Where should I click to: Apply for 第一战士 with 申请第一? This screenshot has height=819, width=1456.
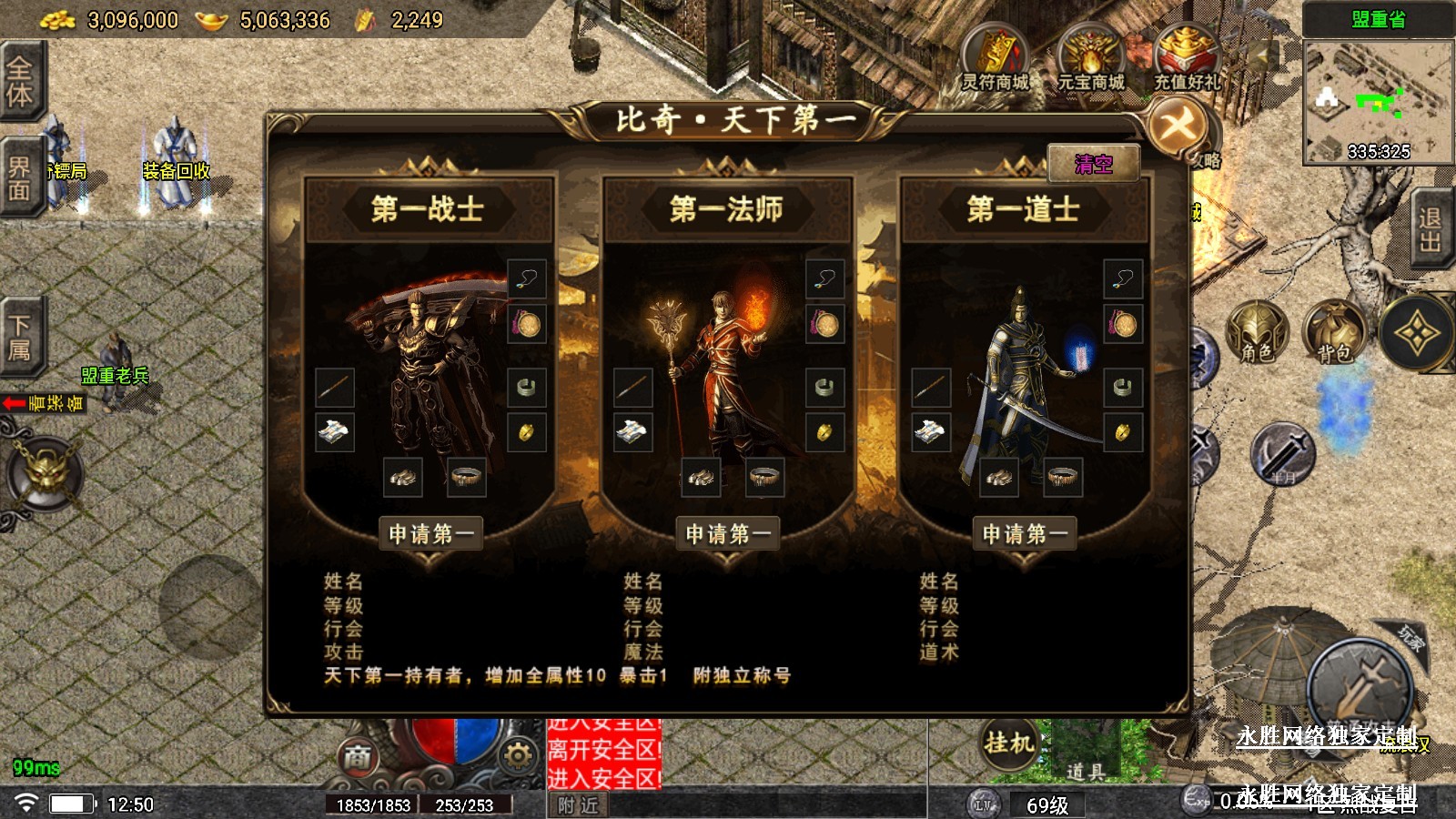[430, 533]
